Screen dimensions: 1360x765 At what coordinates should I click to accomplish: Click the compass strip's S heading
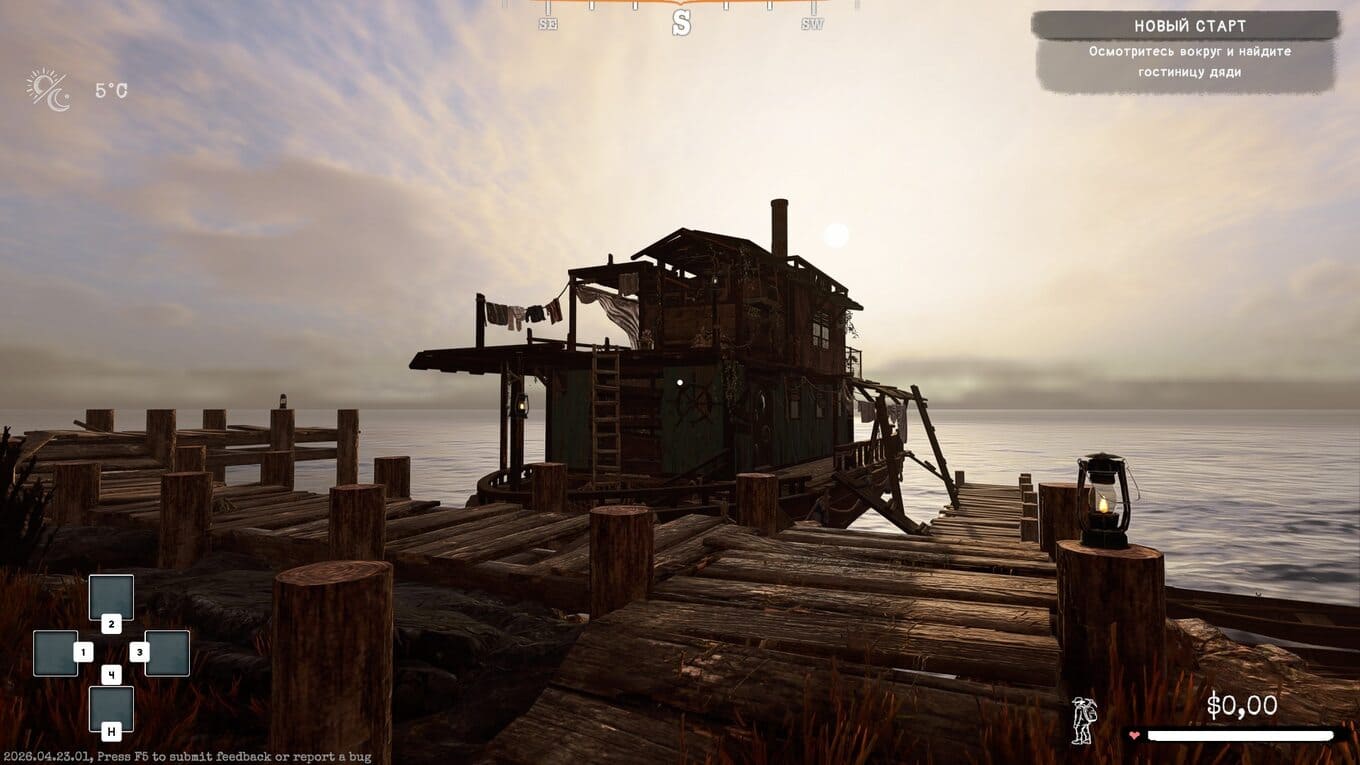click(681, 23)
